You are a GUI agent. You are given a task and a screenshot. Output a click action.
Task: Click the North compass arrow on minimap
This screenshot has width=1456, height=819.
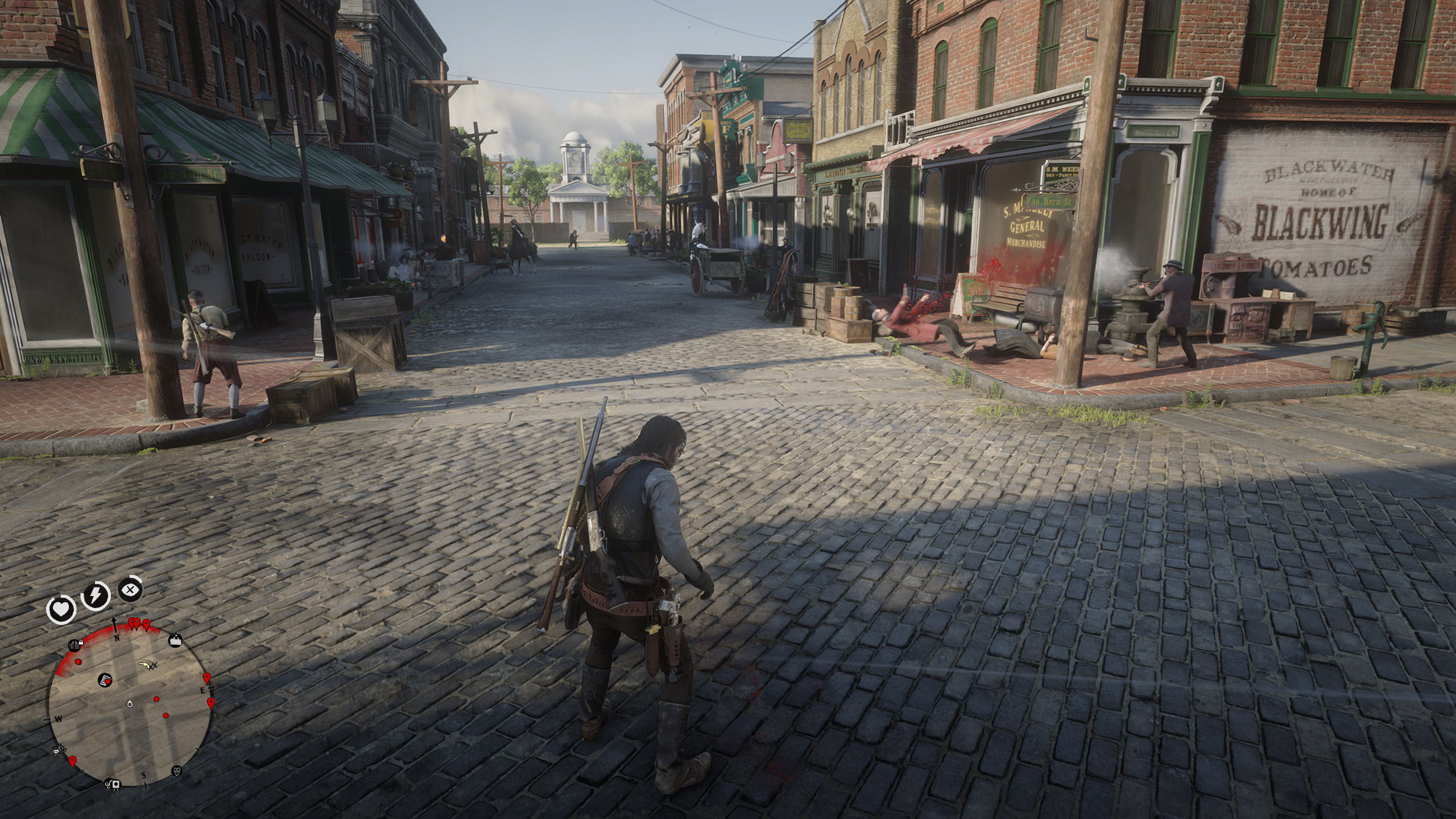tap(115, 624)
